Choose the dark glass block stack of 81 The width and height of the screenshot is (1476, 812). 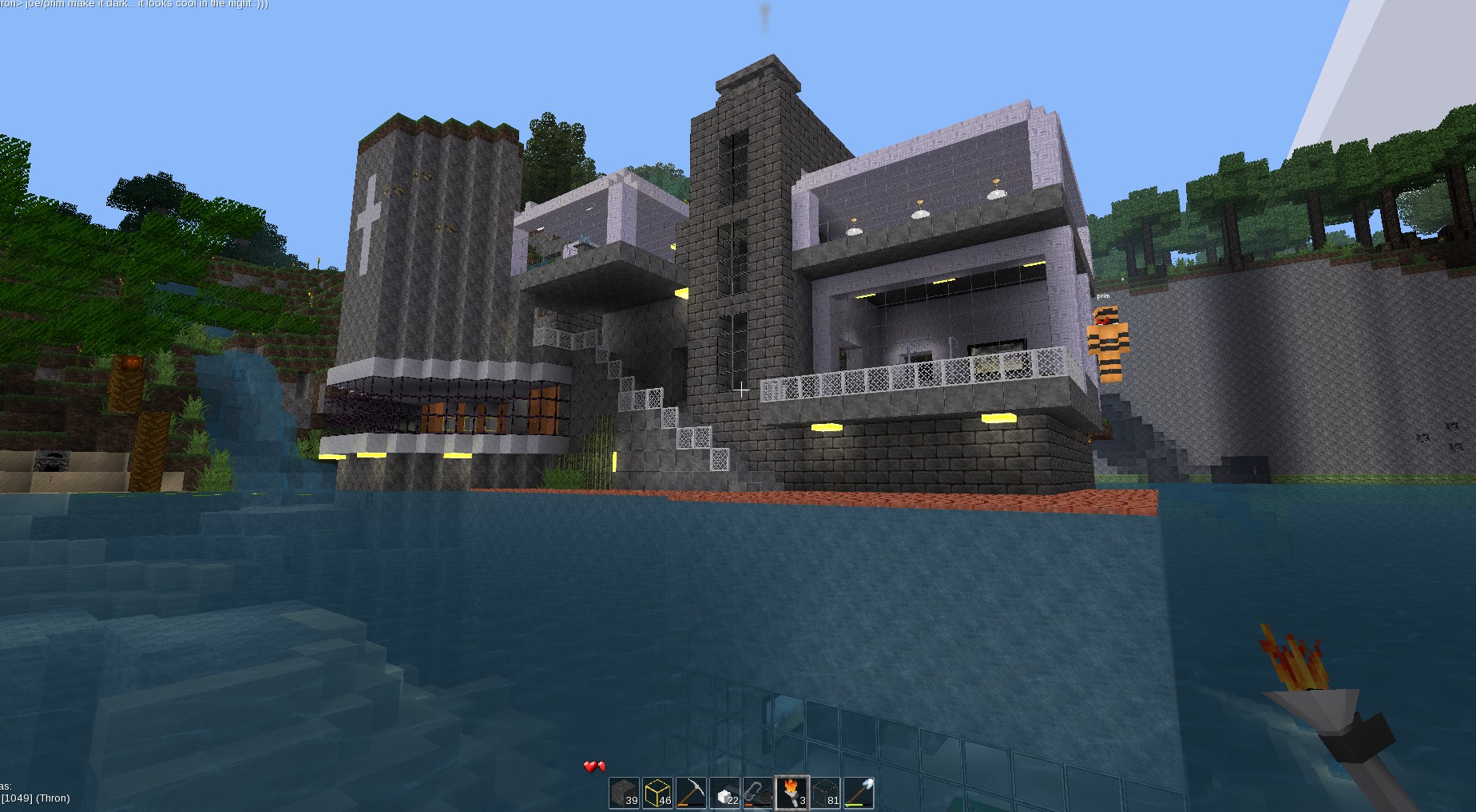tap(826, 793)
